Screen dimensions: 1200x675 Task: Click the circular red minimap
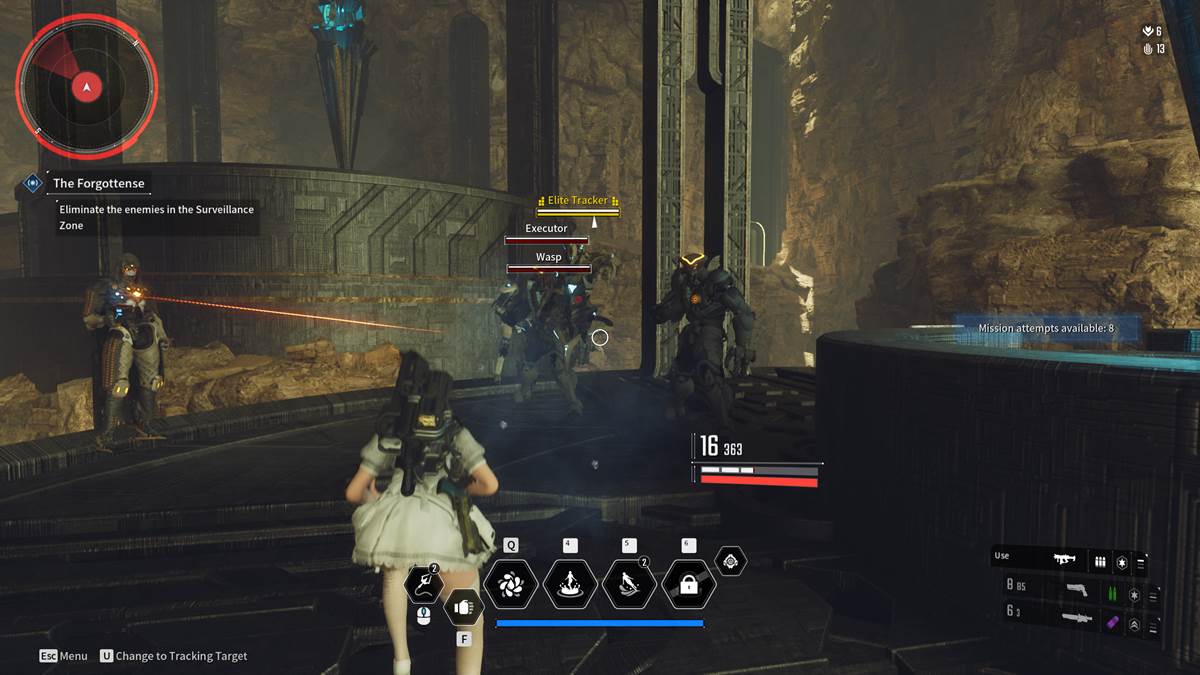pyautogui.click(x=87, y=87)
